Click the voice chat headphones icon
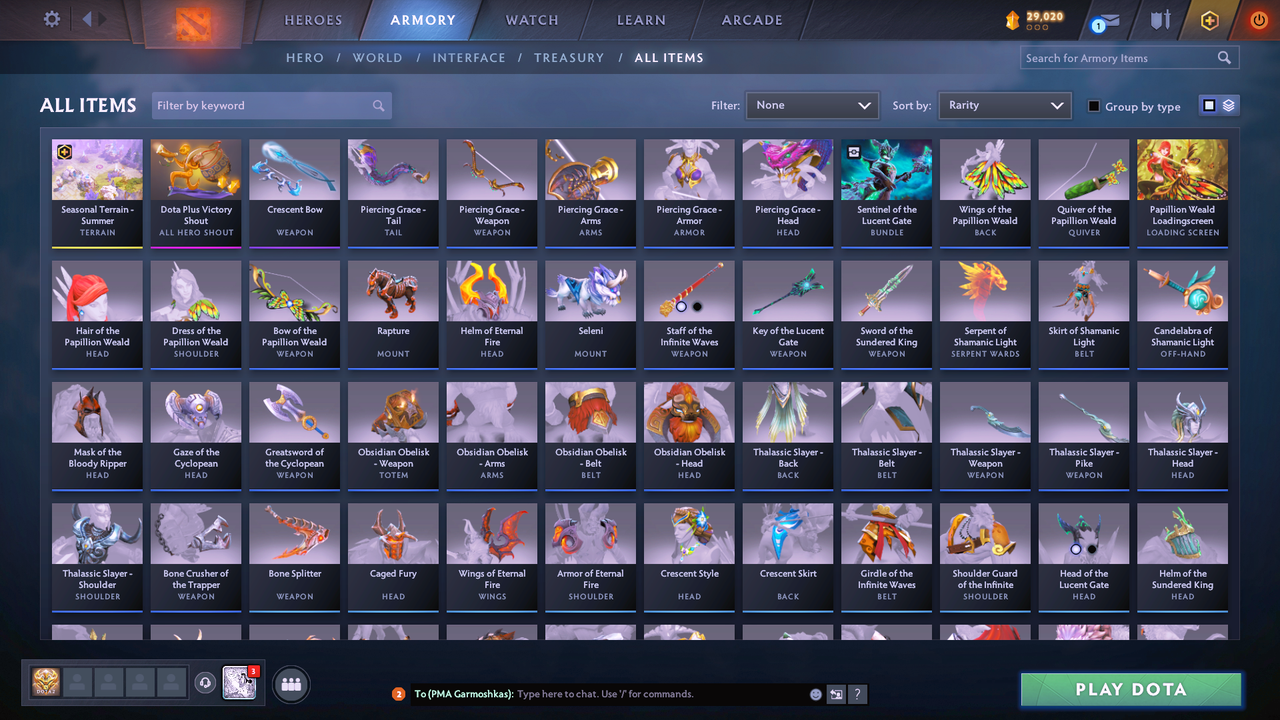Image resolution: width=1280 pixels, height=720 pixels. pos(206,682)
